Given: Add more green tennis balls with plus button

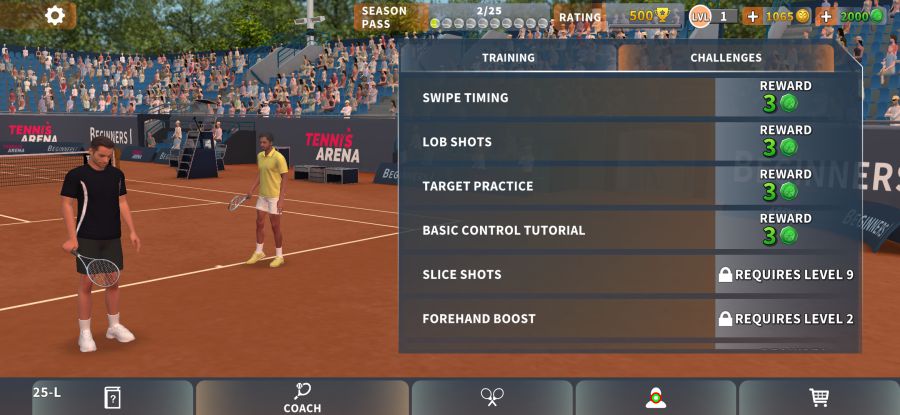Looking at the screenshot, I should pyautogui.click(x=826, y=16).
